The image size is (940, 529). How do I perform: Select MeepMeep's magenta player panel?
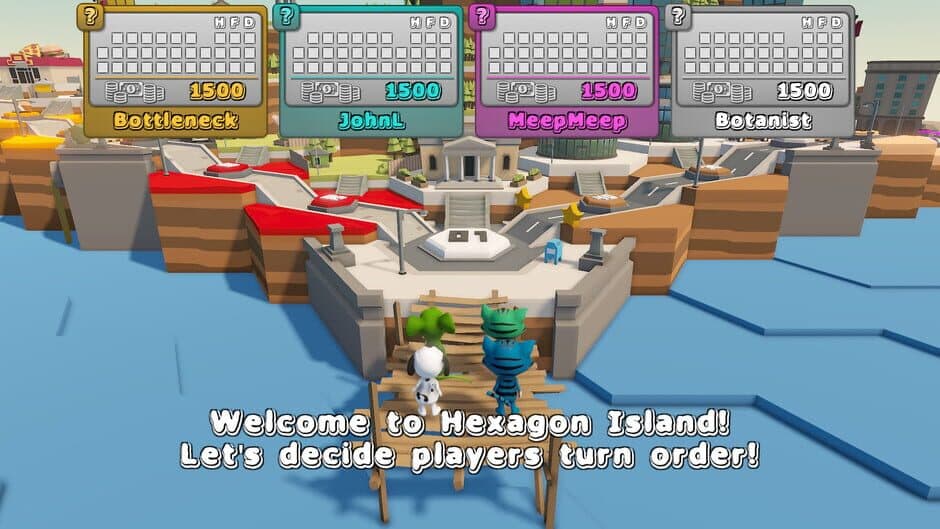[567, 72]
